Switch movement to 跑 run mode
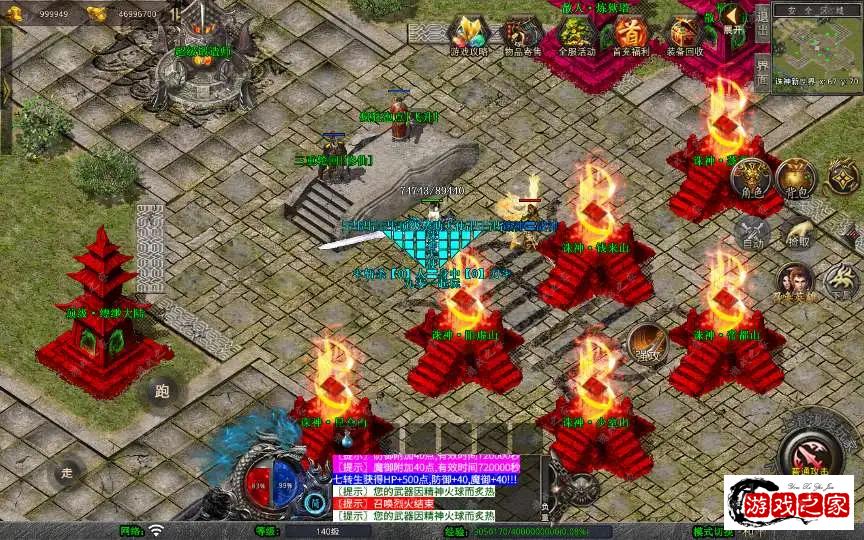 (x=162, y=391)
